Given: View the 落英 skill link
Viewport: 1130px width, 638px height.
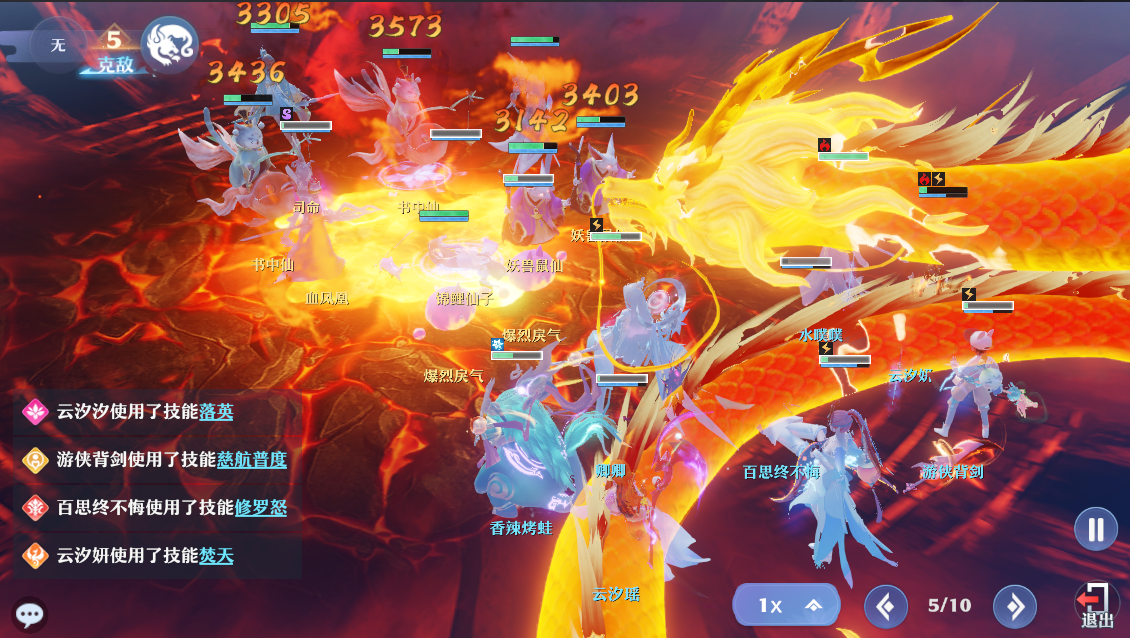Looking at the screenshot, I should [216, 411].
